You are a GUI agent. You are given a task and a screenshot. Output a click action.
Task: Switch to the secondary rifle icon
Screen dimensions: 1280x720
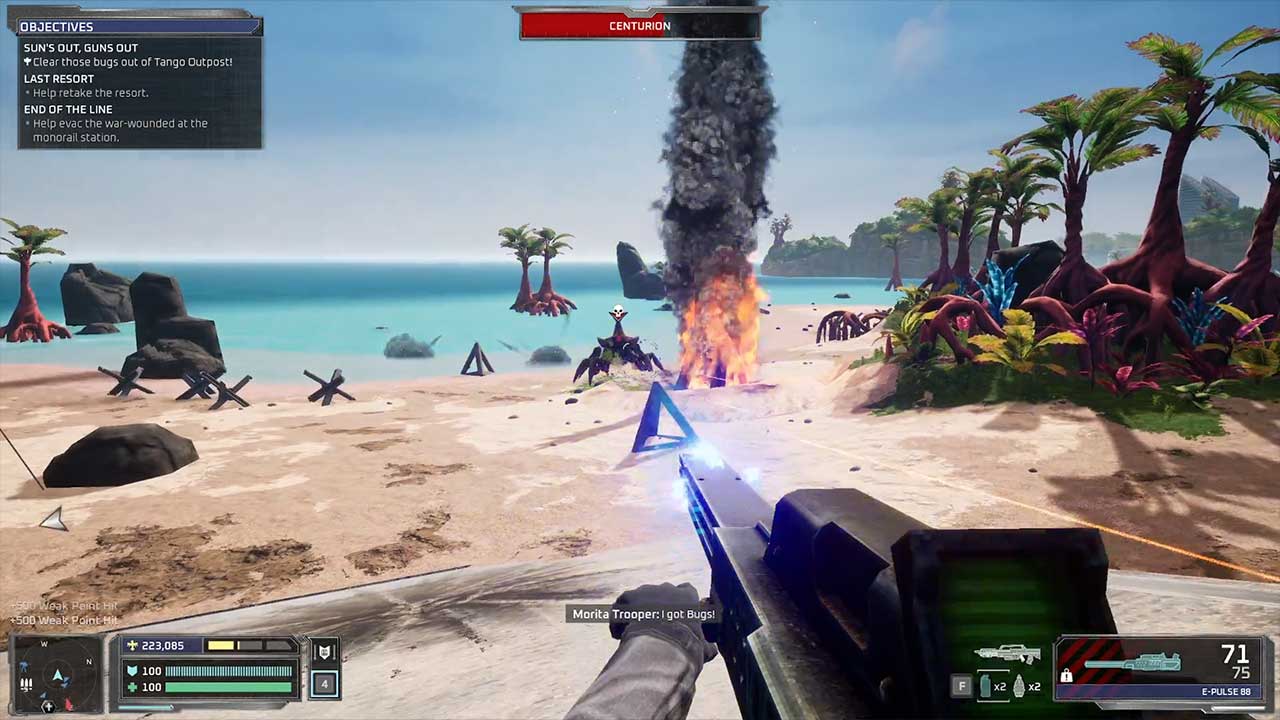tap(1007, 654)
